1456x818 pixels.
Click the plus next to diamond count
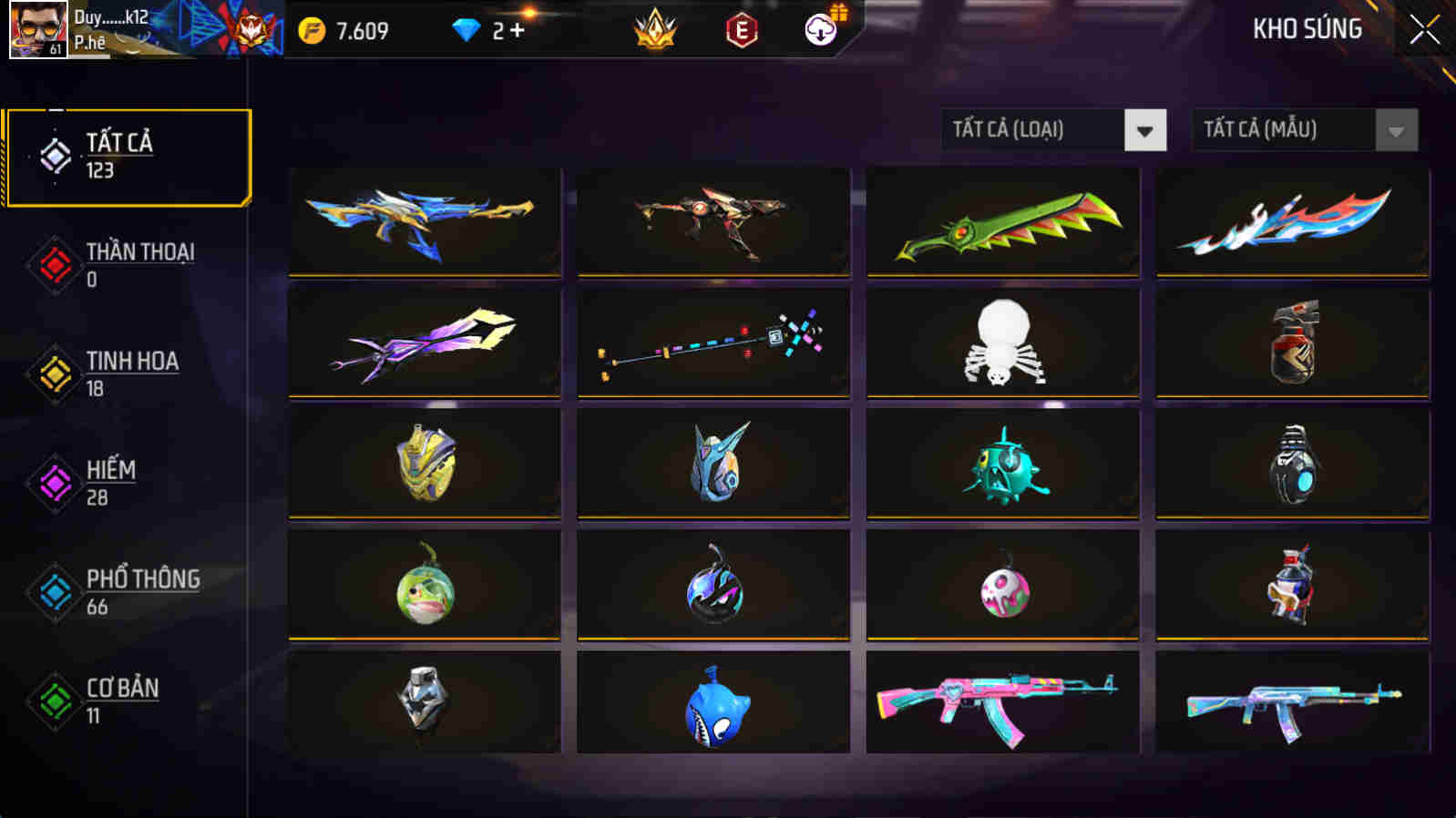[x=523, y=30]
